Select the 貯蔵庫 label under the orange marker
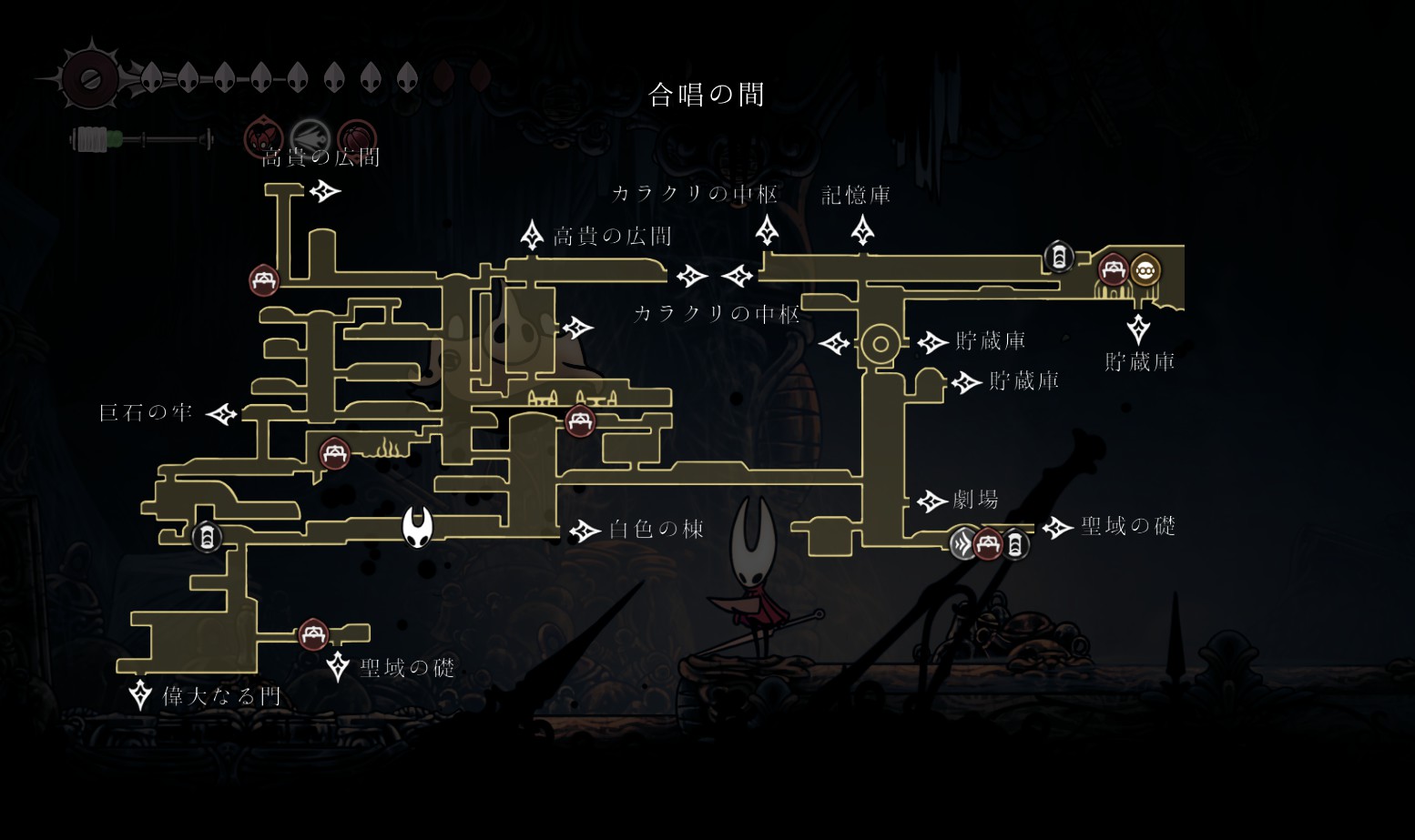Viewport: 1415px width, 840px height. (1139, 362)
